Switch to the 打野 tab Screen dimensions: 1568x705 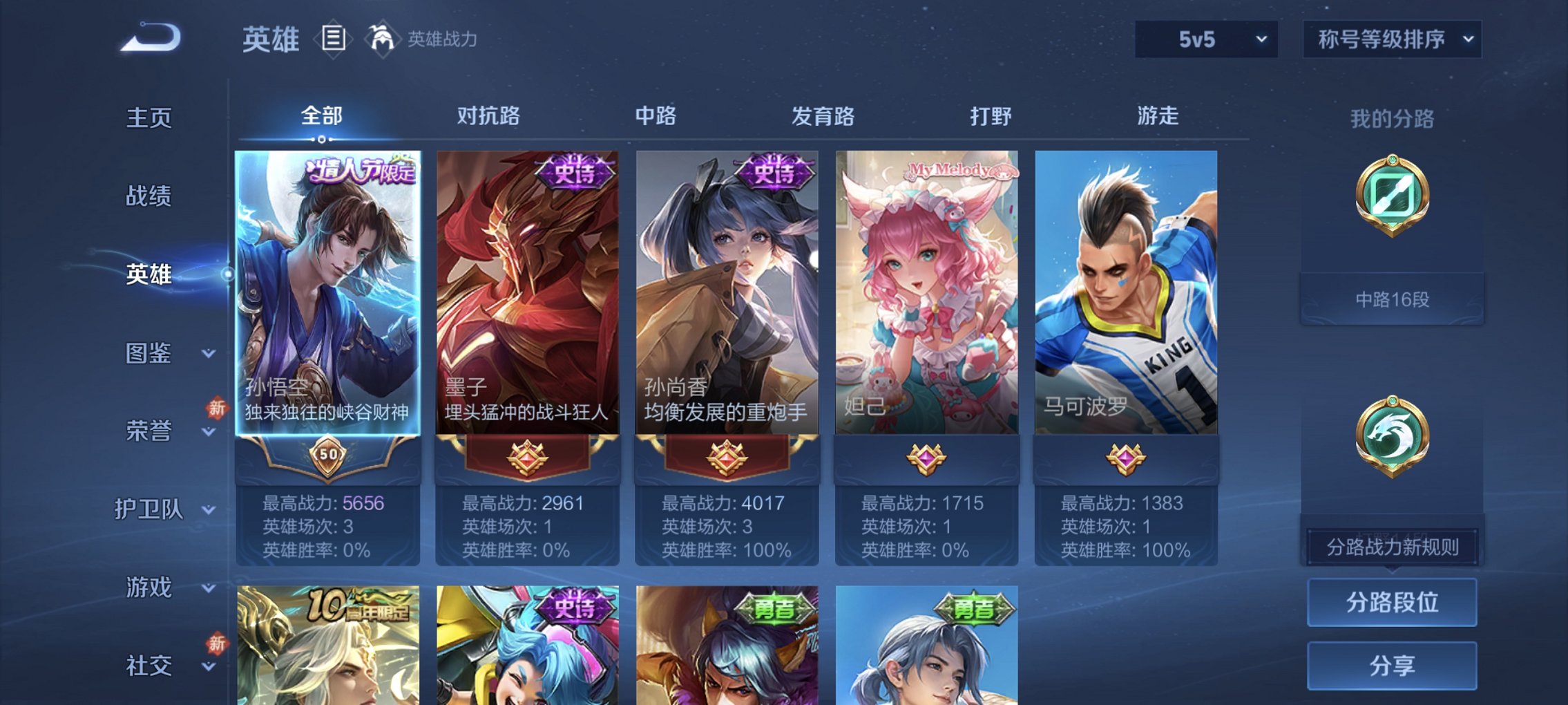(989, 116)
